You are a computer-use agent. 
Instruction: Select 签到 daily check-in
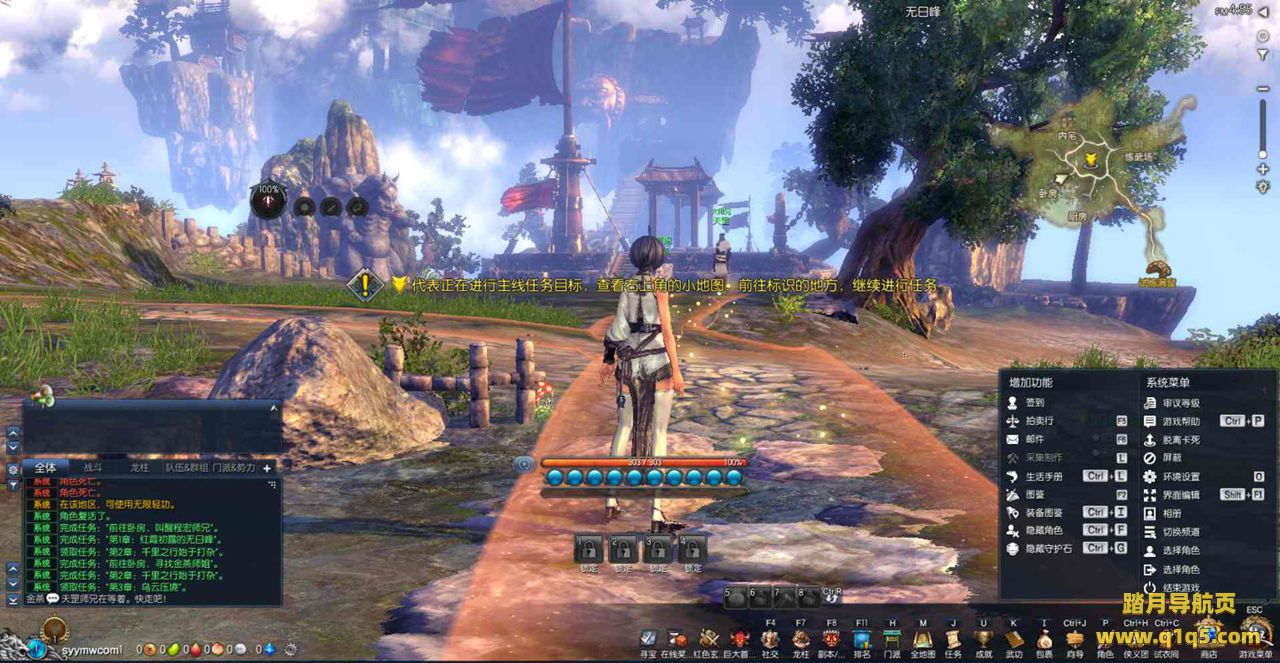click(1034, 402)
